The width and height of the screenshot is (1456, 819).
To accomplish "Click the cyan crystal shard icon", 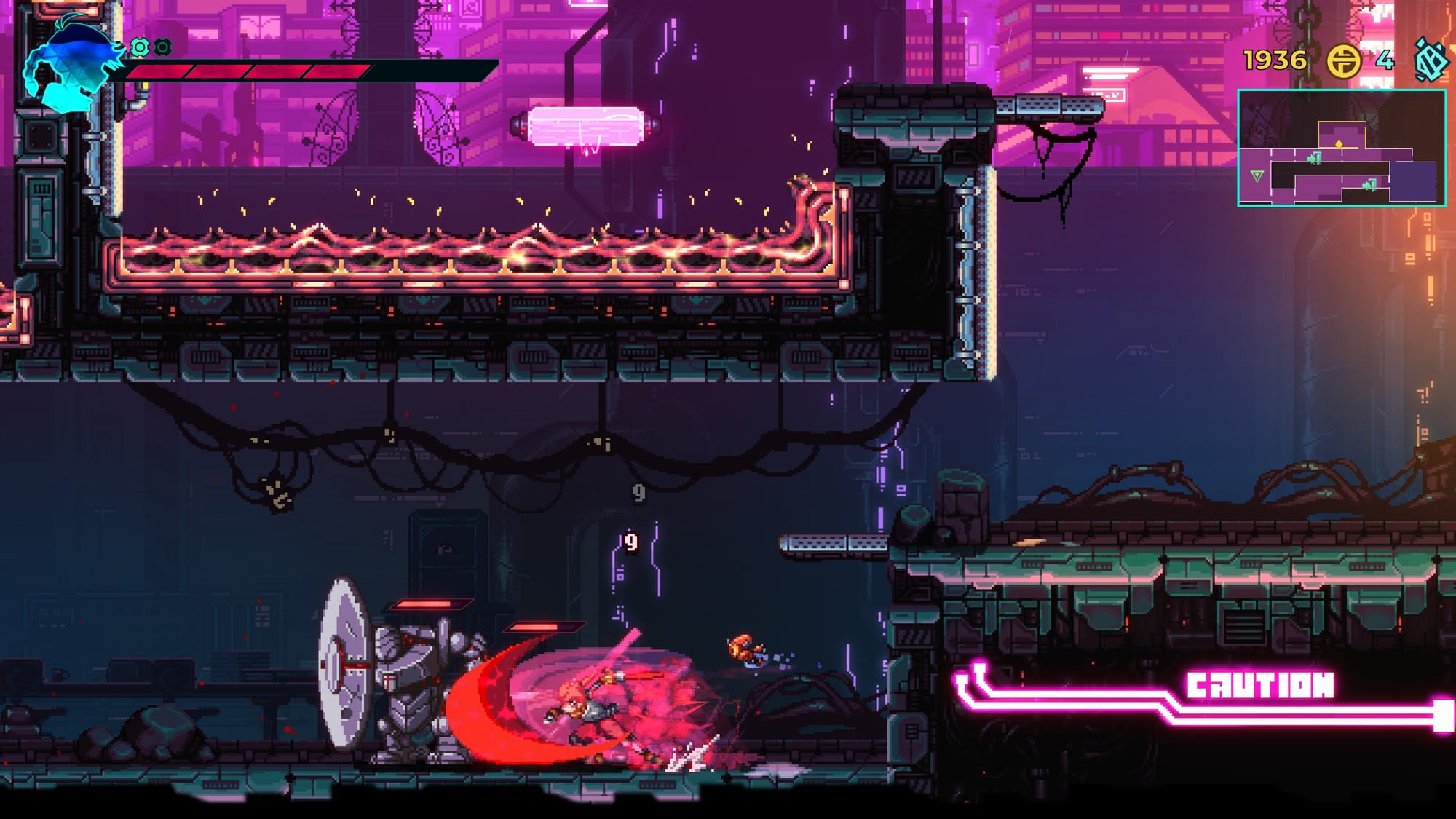I will coord(1430,60).
